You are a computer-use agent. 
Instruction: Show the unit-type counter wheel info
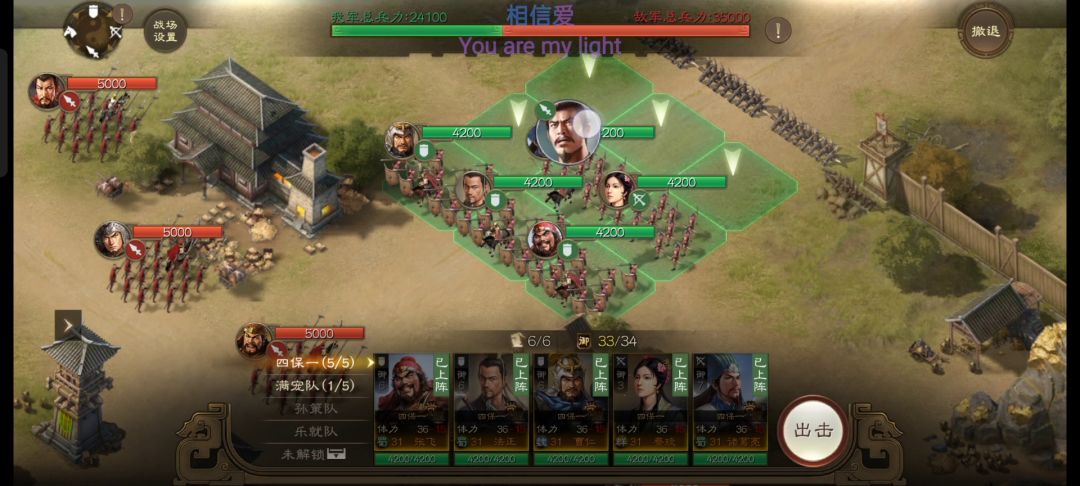click(x=93, y=30)
